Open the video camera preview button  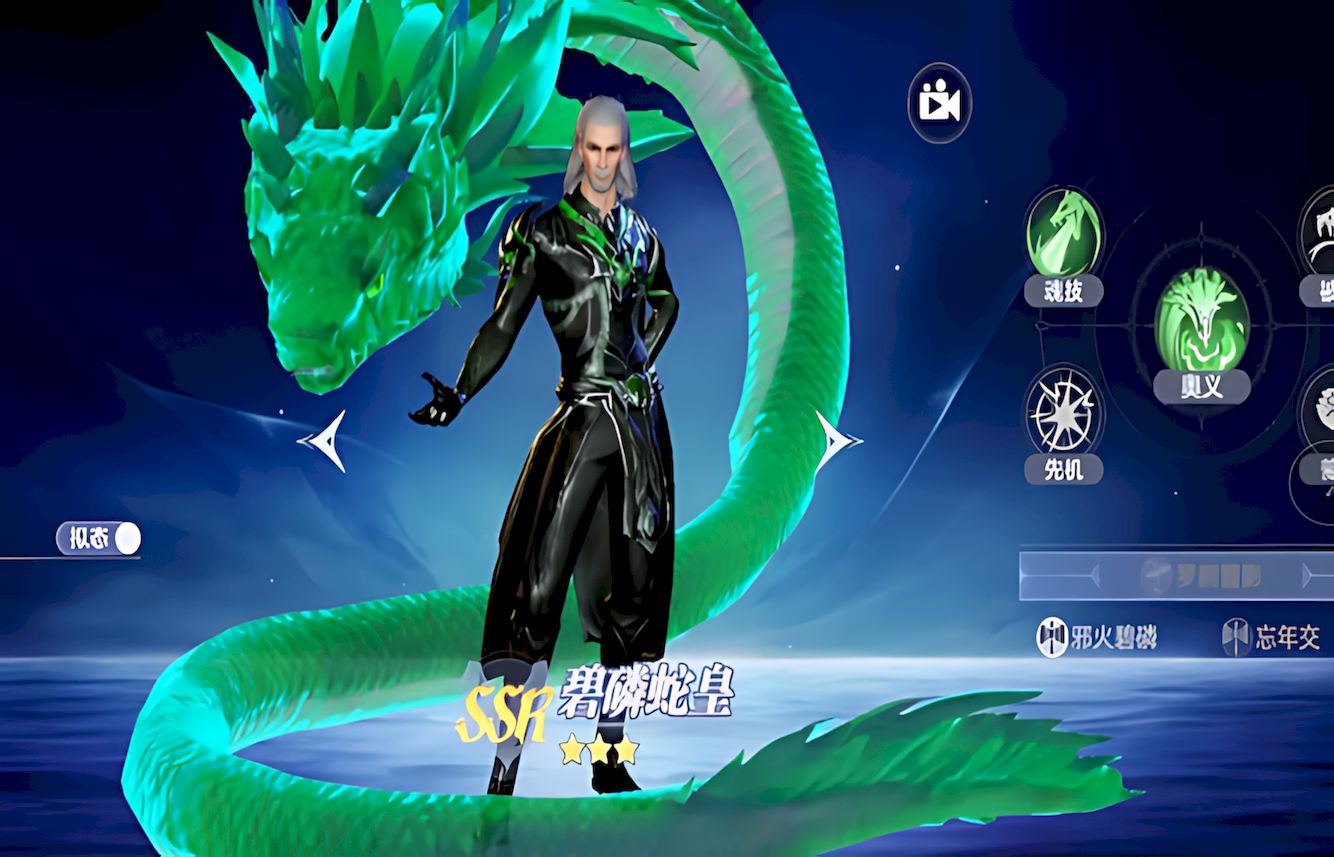point(939,103)
